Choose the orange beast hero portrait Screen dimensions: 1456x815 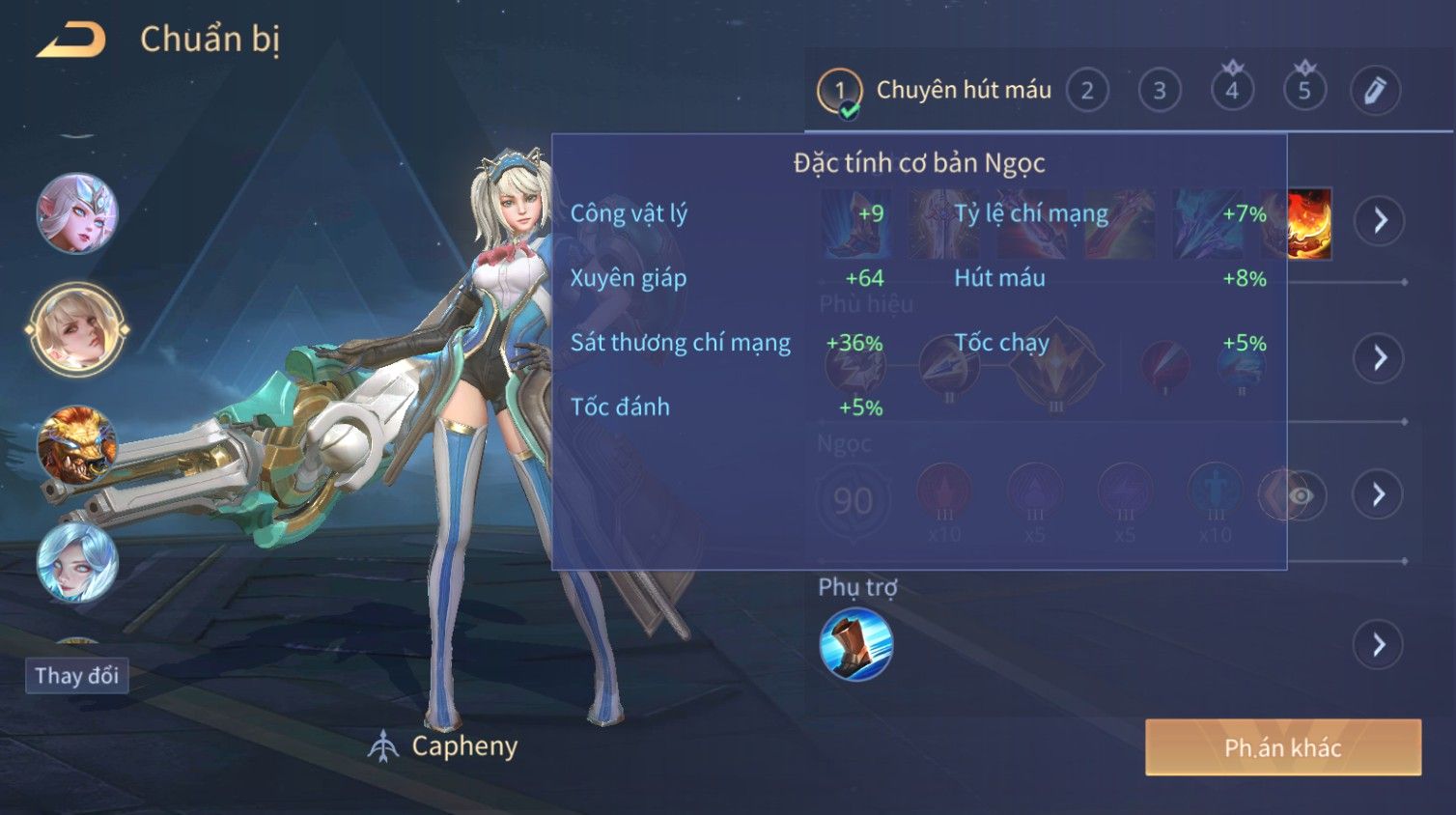tap(77, 445)
